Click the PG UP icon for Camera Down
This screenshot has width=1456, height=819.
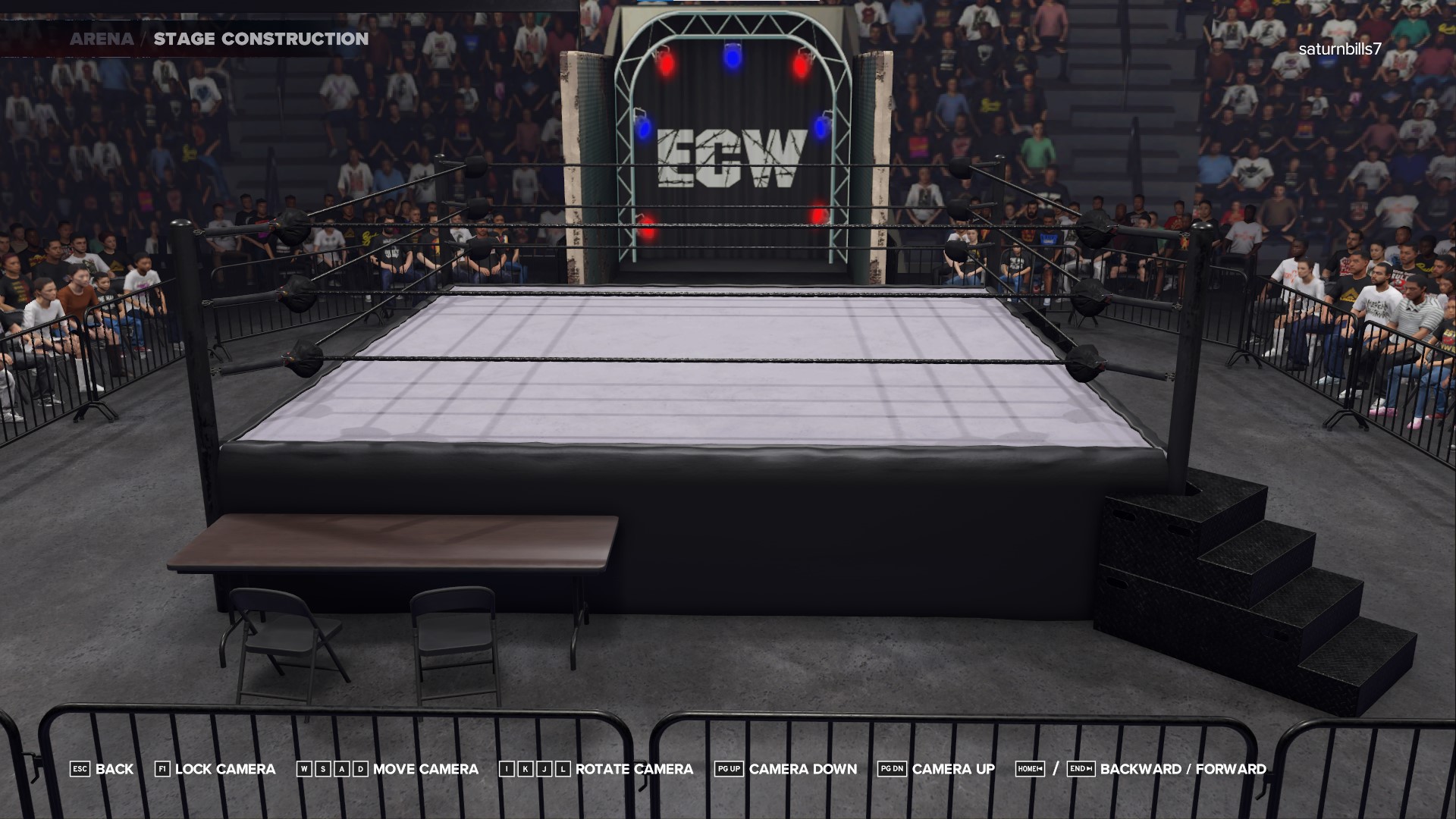click(730, 768)
